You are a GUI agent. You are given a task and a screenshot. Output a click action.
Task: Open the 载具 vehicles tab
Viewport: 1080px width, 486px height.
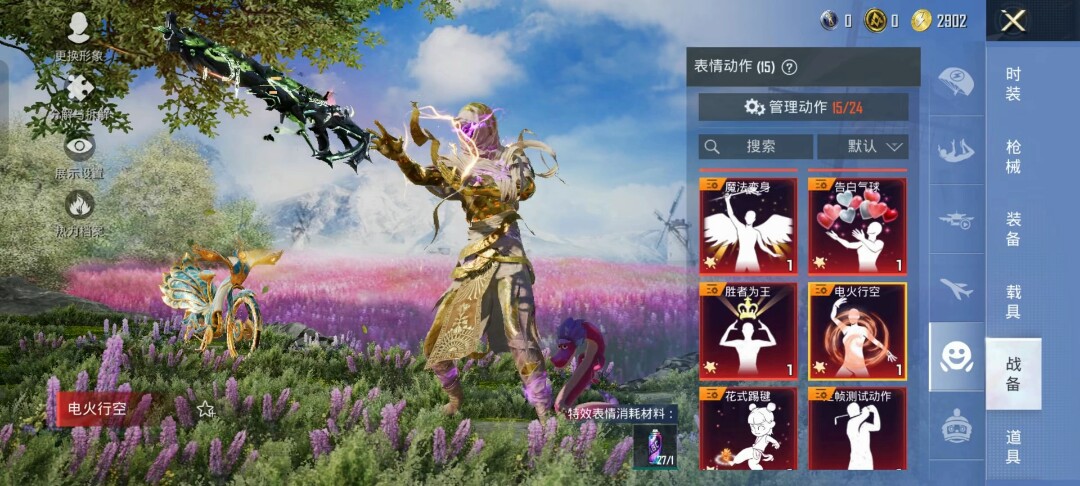(1013, 301)
